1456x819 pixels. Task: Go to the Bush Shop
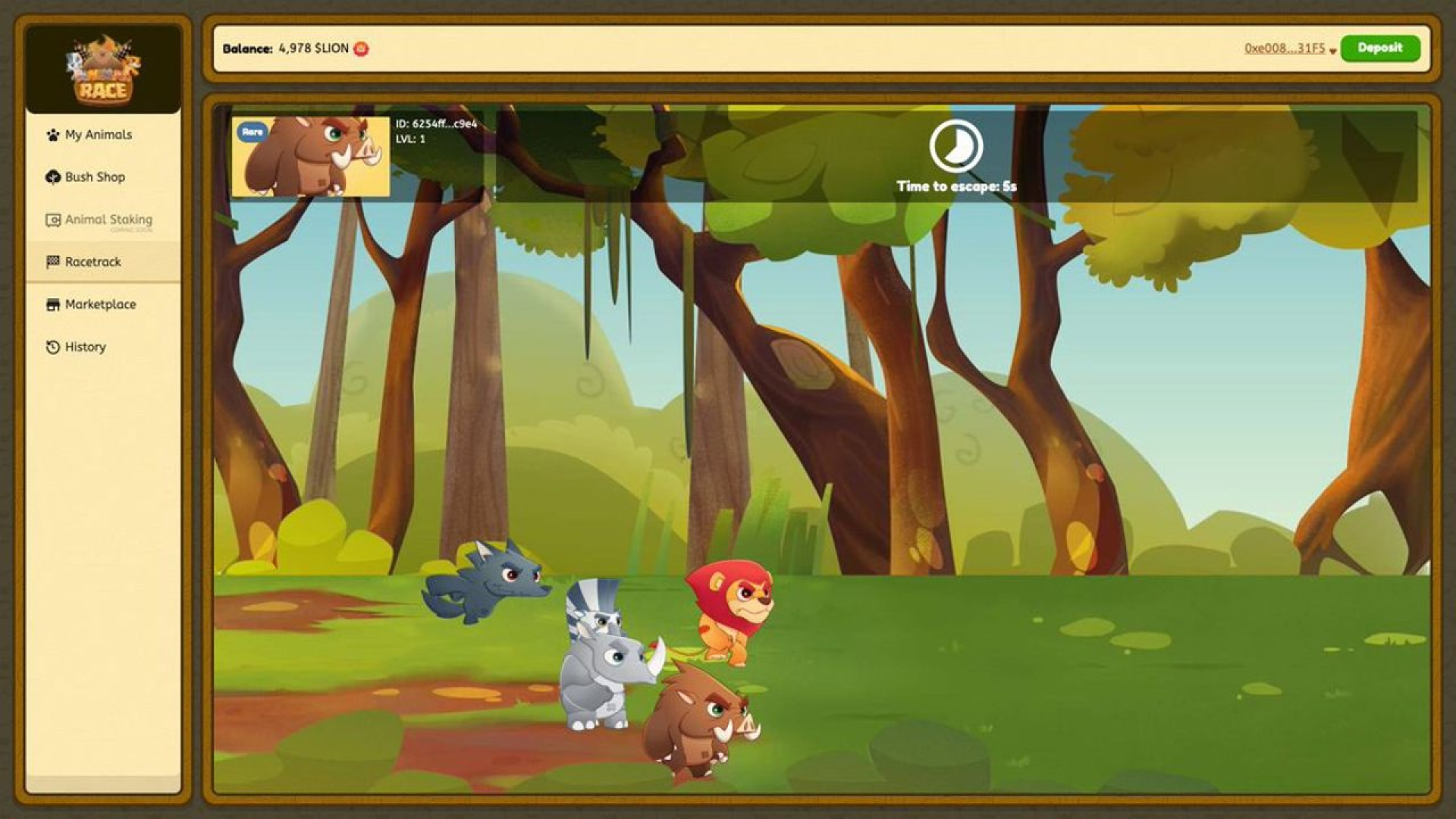tap(95, 177)
